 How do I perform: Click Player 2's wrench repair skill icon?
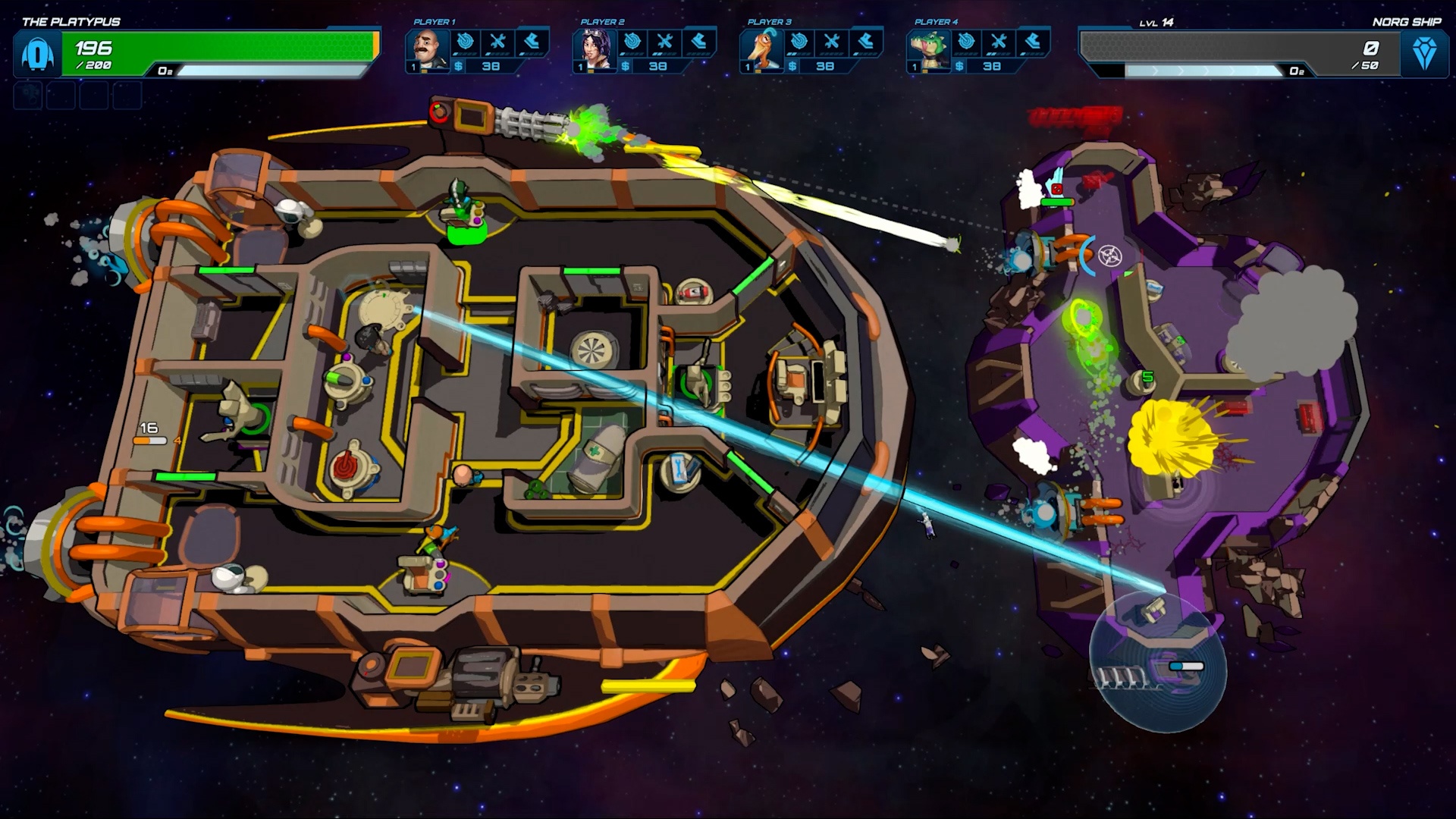[665, 42]
